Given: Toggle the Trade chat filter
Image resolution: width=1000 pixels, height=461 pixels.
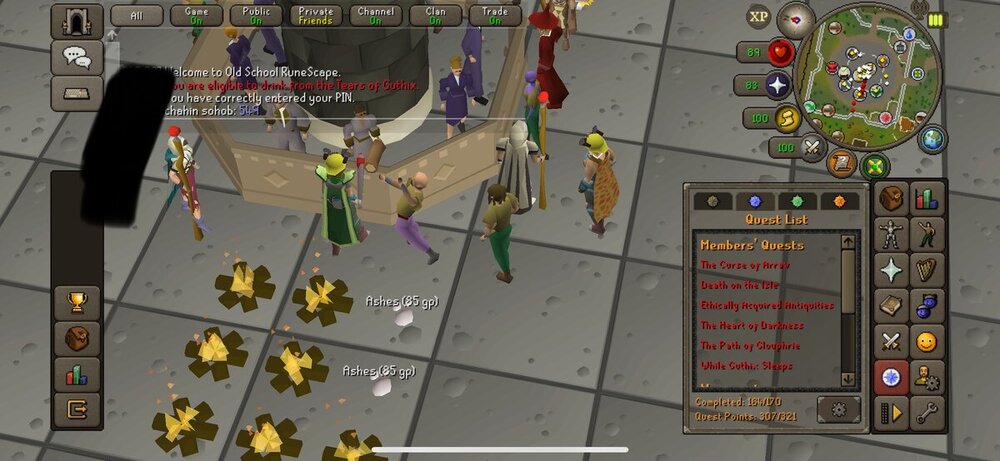Looking at the screenshot, I should 495,15.
